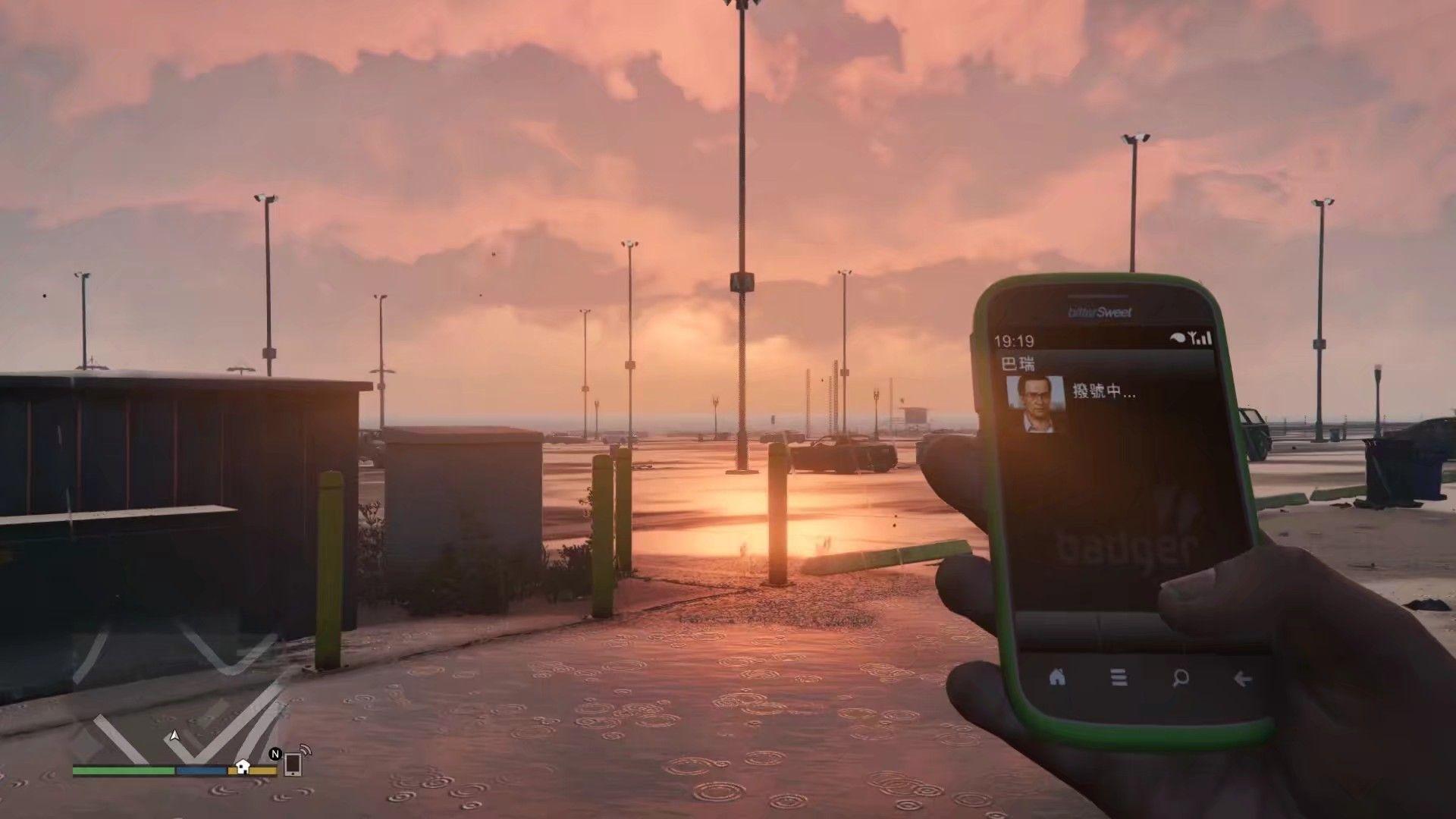Open the phone's menu lines button
Viewport: 1456px width, 819px height.
(1119, 677)
